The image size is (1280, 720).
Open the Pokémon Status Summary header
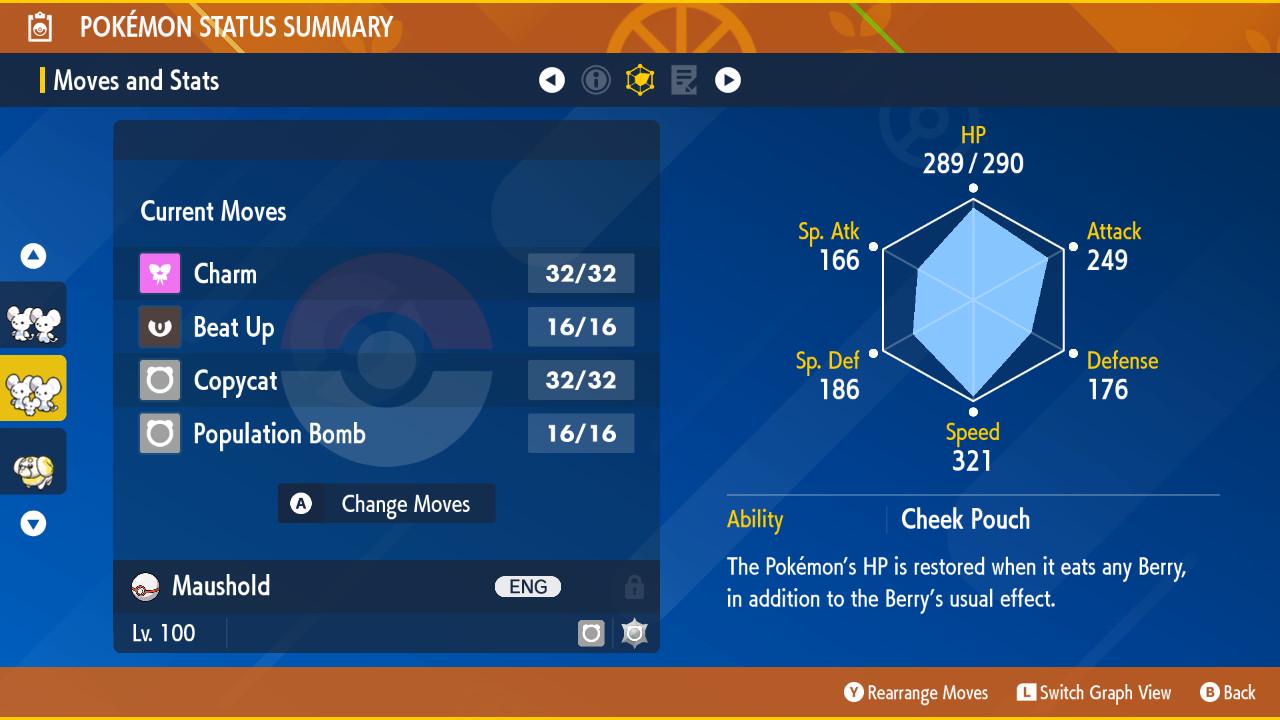click(237, 27)
